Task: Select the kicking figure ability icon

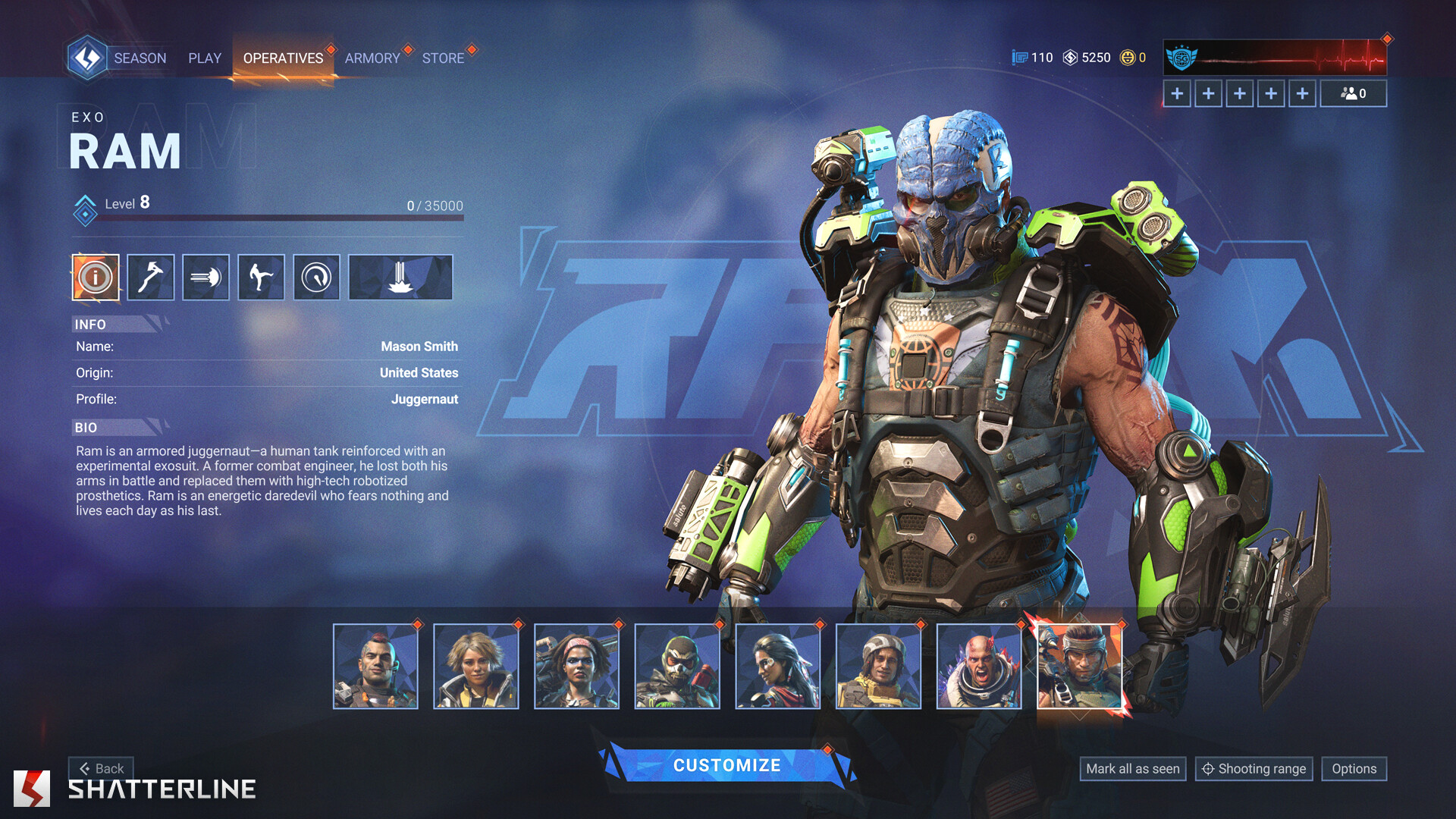Action: point(261,278)
